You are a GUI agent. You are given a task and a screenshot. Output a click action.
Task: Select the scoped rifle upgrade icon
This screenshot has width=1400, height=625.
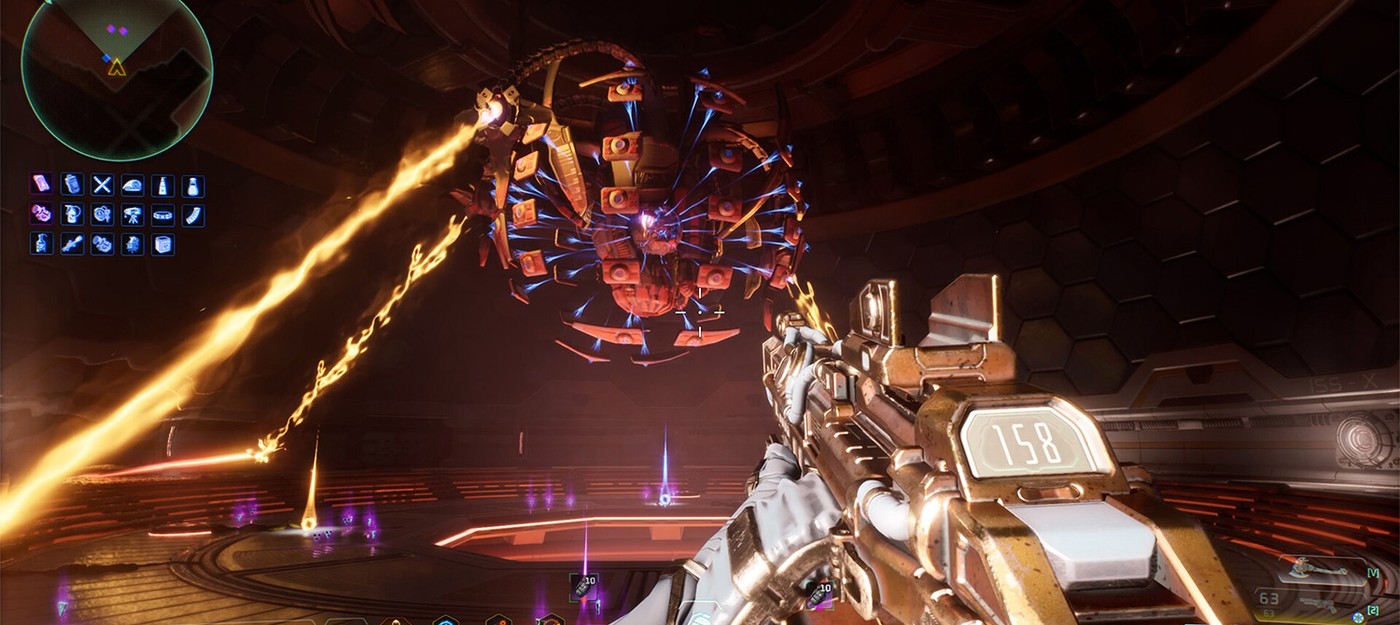click(x=71, y=244)
